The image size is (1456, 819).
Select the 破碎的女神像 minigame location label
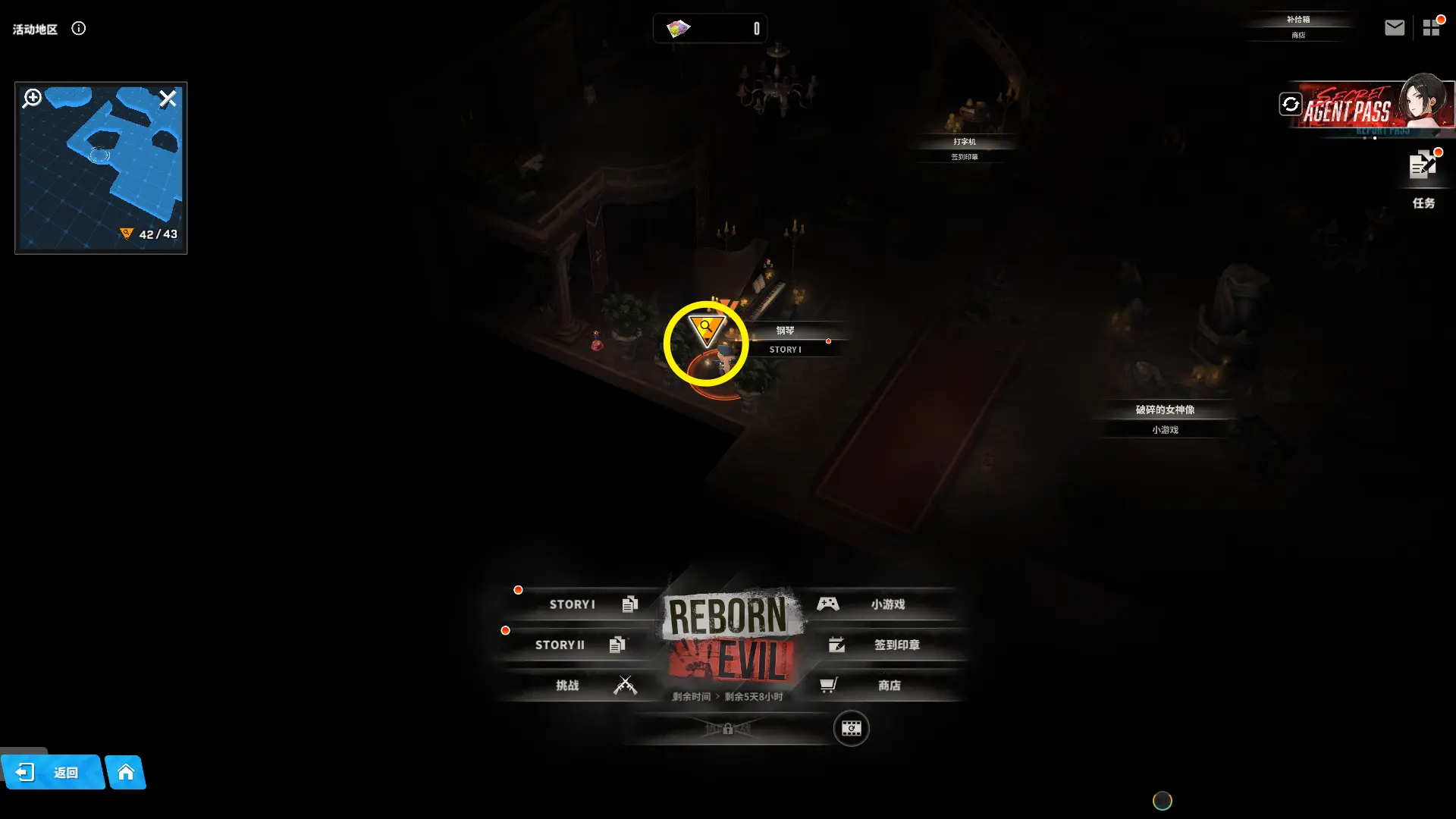click(1165, 419)
